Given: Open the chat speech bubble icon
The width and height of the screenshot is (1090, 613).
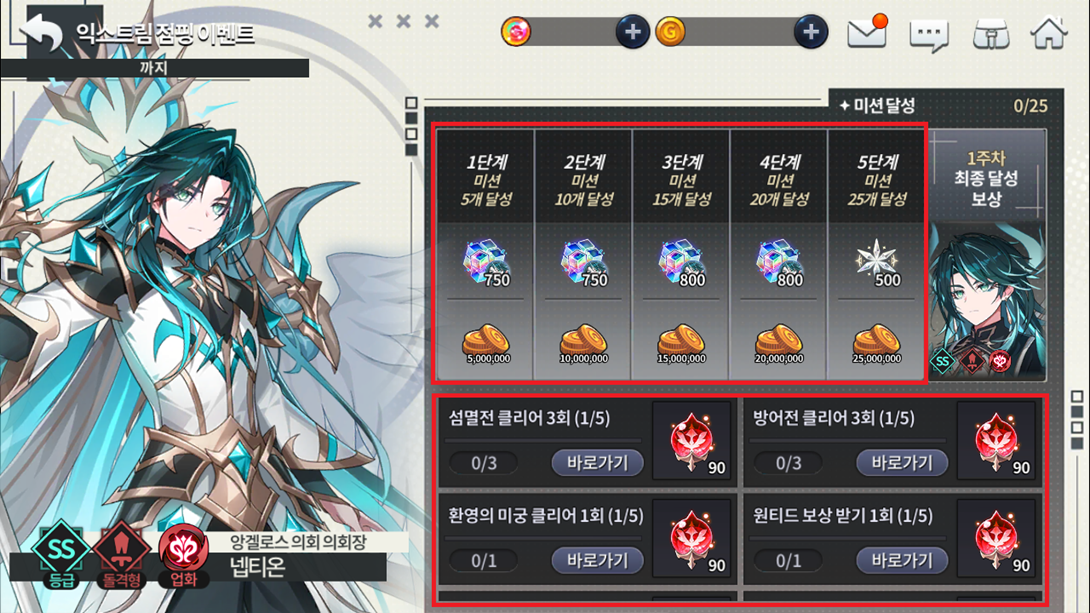Looking at the screenshot, I should tap(928, 35).
